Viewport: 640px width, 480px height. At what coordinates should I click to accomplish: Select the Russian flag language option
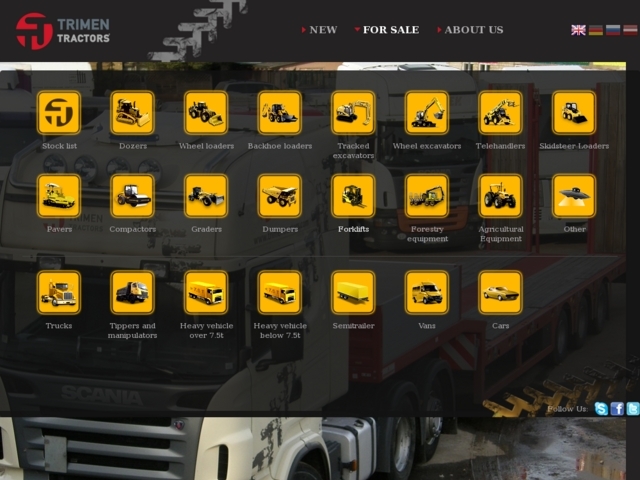click(x=613, y=30)
